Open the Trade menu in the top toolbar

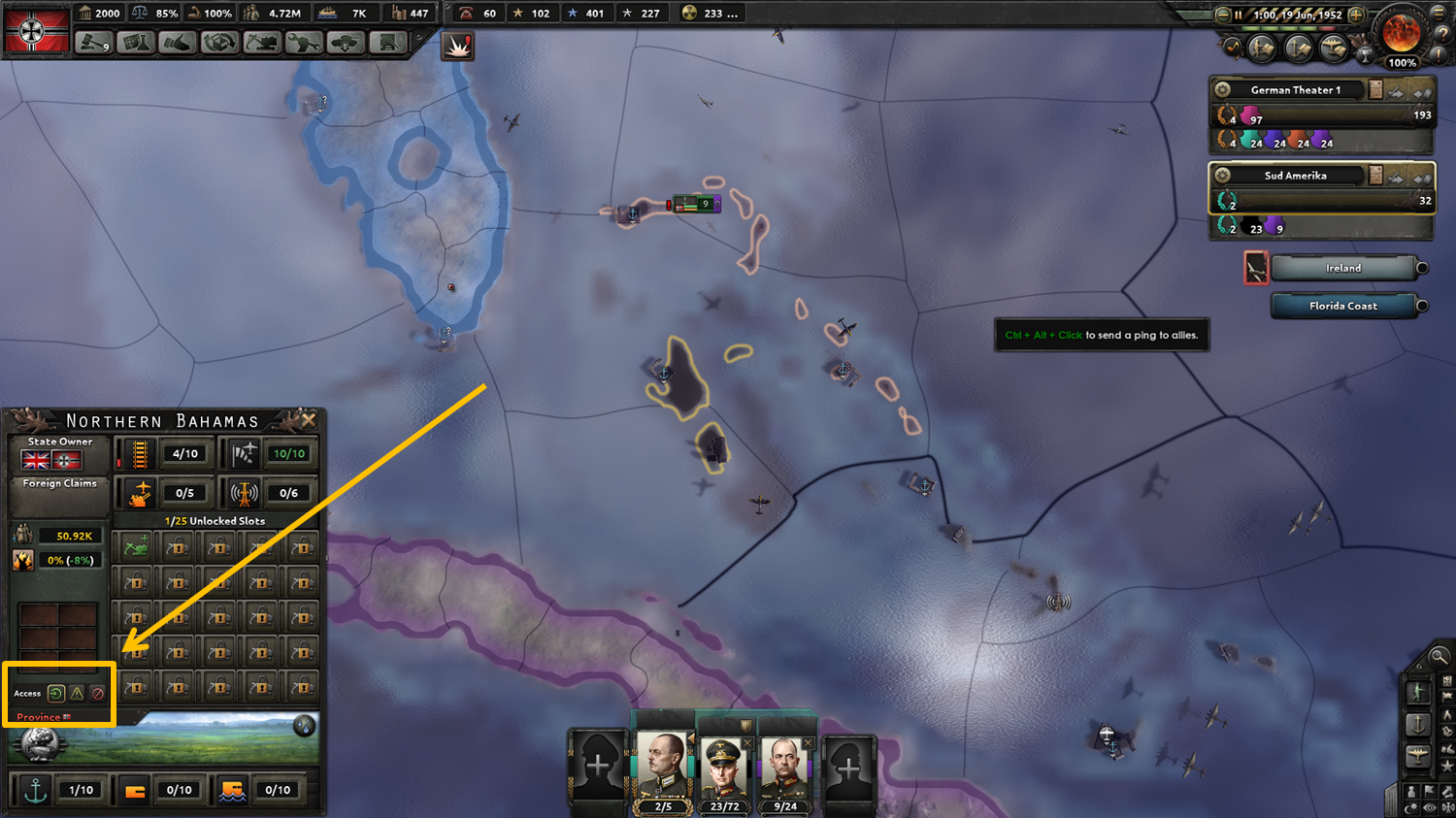pos(219,44)
